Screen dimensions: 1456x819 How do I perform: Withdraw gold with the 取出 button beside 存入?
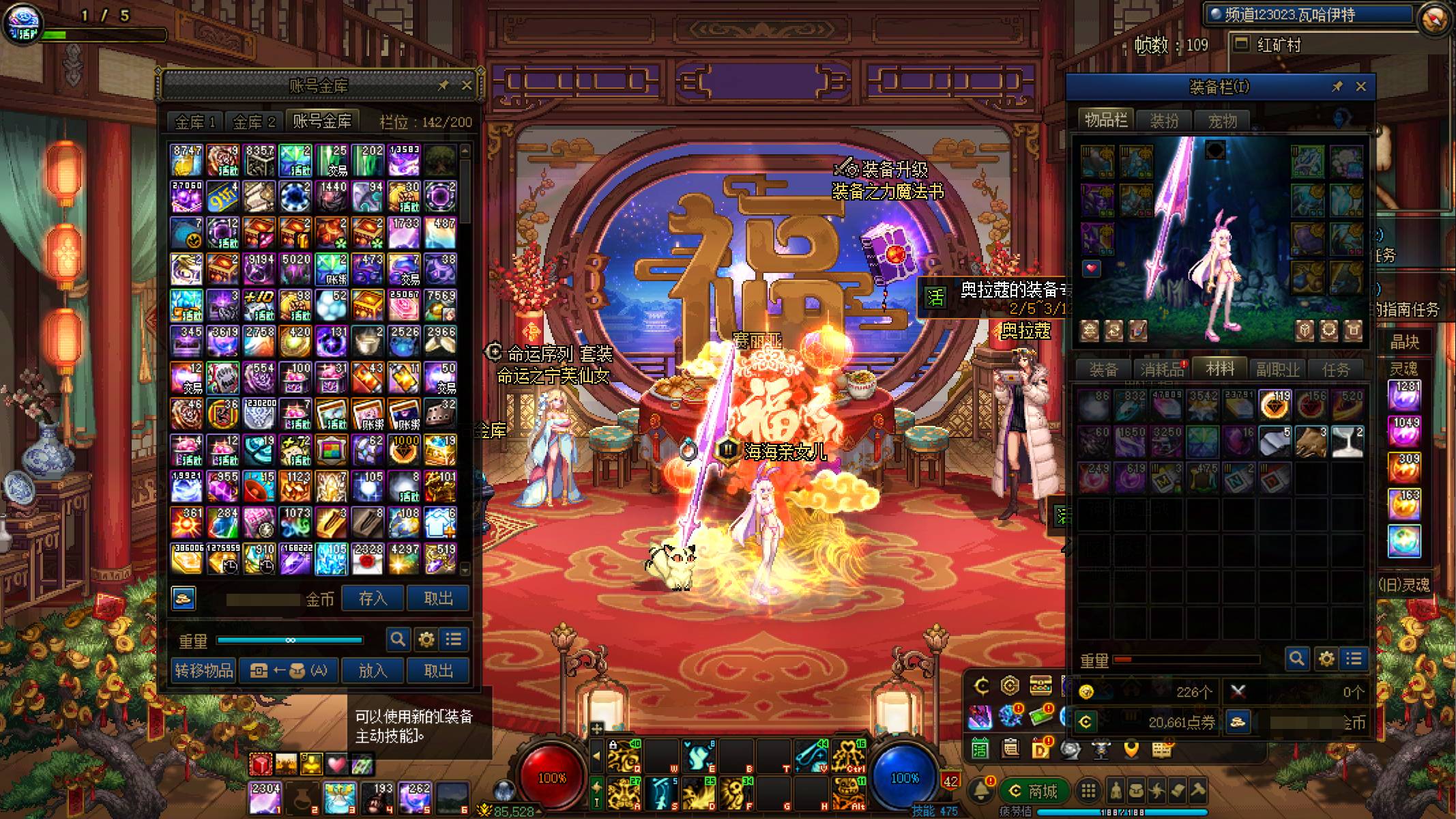click(x=438, y=599)
